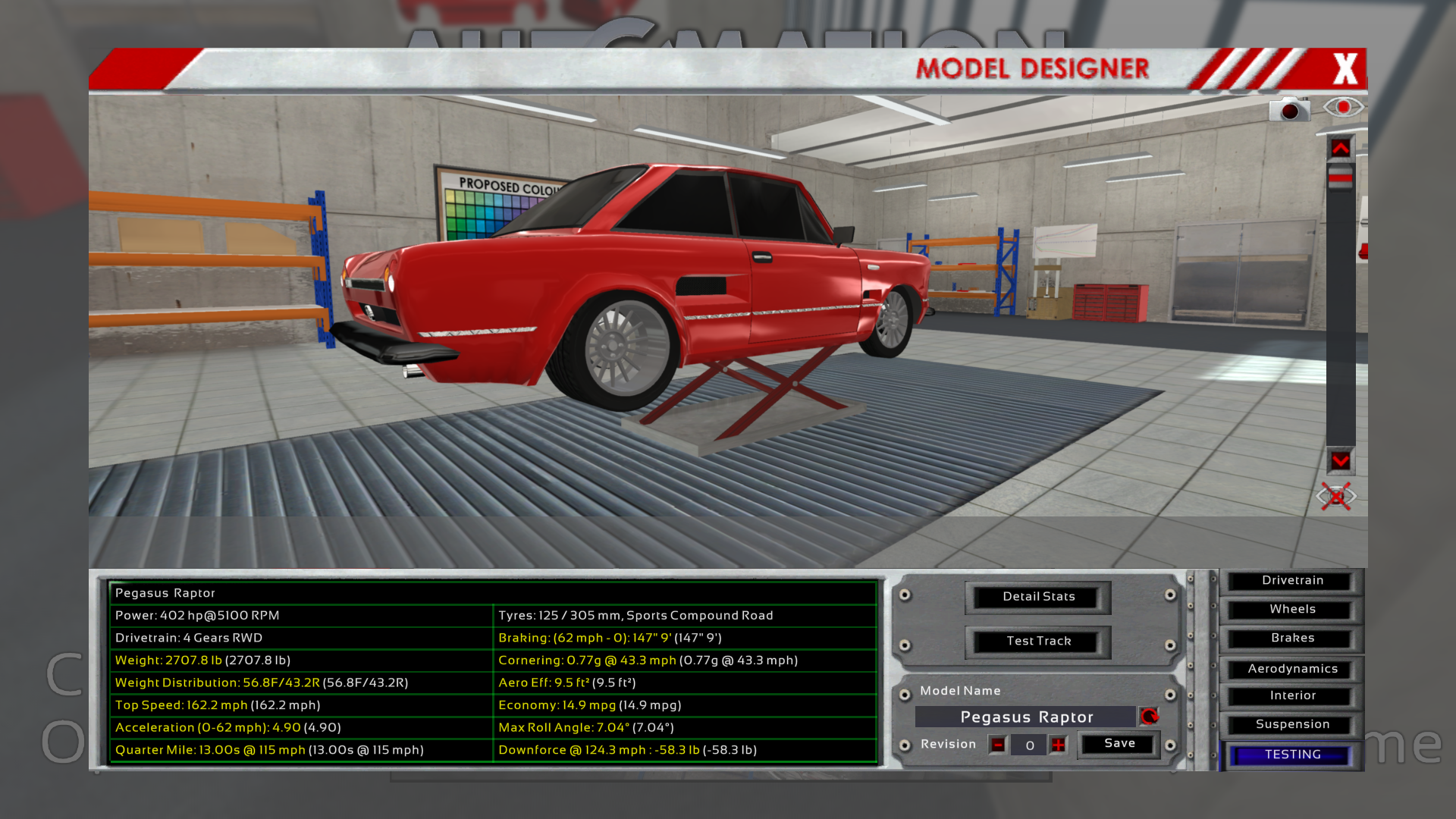The image size is (1456, 819).
Task: Edit the Pegasus Raptor model name field
Action: tap(1026, 717)
